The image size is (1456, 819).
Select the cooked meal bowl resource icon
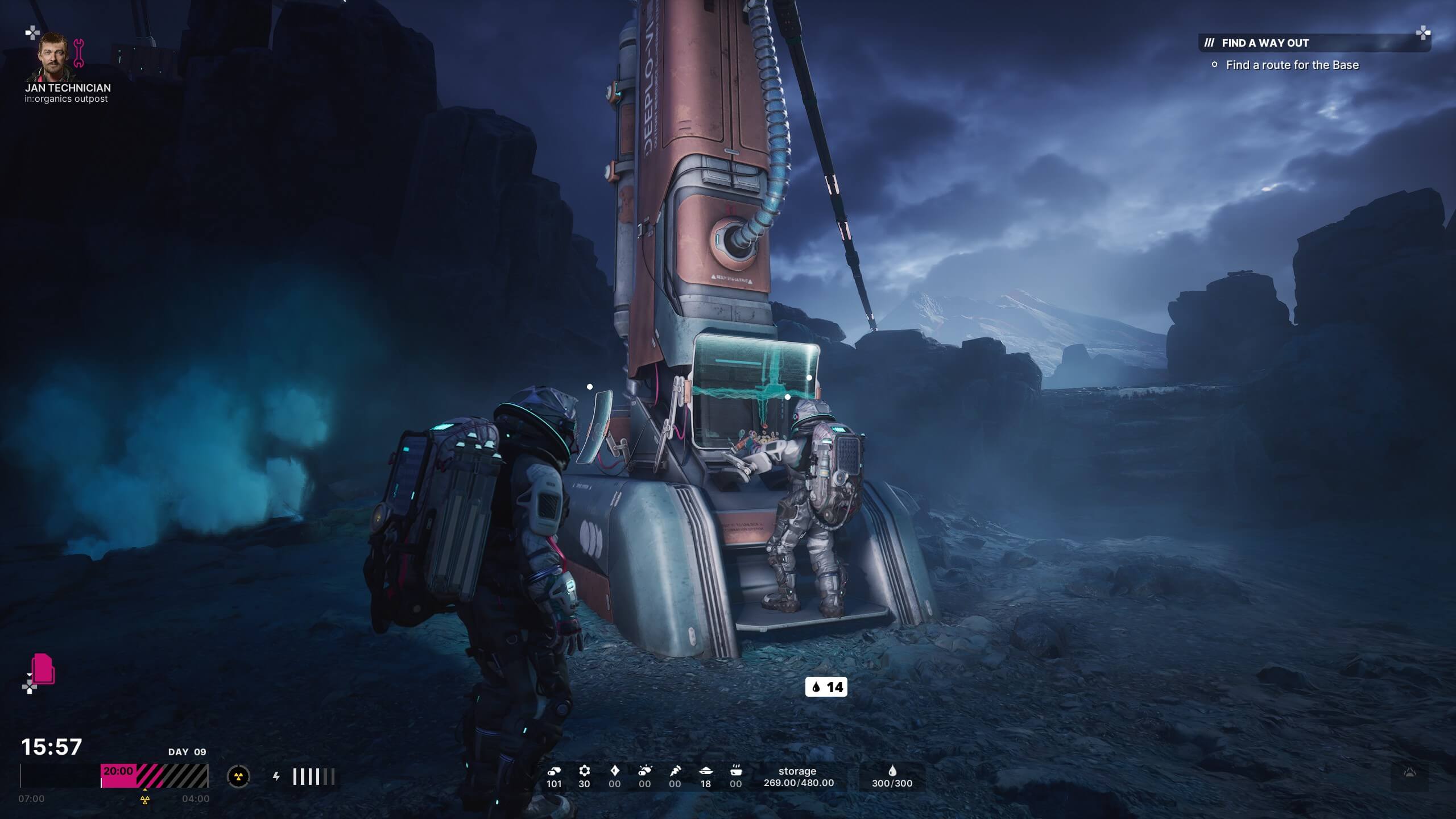(736, 771)
